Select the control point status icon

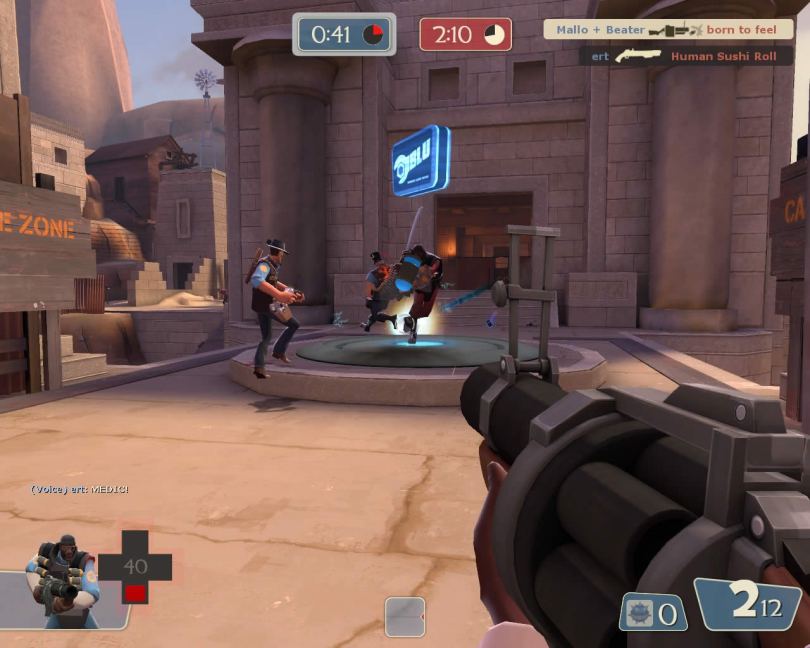pos(405,616)
